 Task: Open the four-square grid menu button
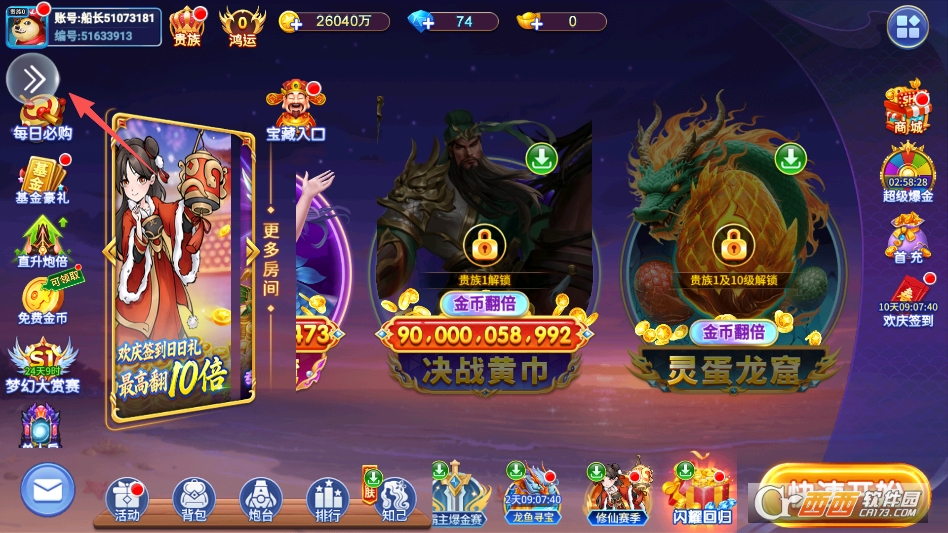907,27
